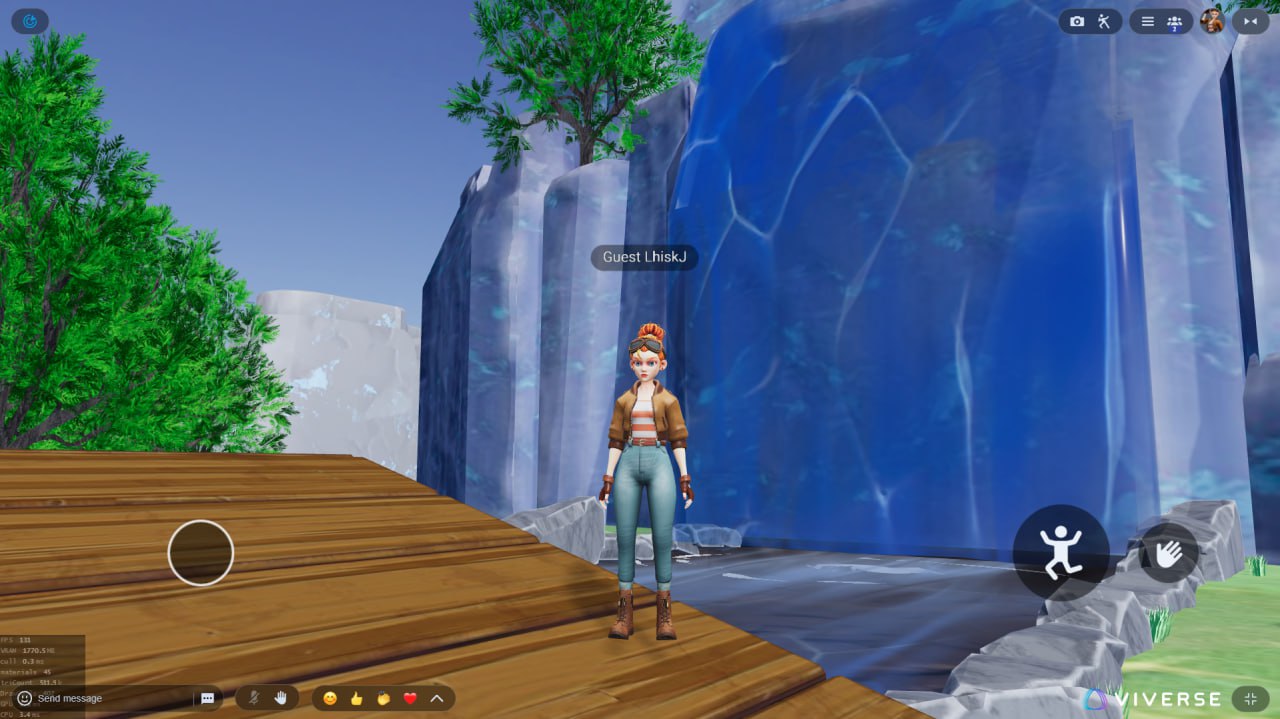Open the emoji picker smiley icon
Screen dimensions: 1280x719
[25, 698]
